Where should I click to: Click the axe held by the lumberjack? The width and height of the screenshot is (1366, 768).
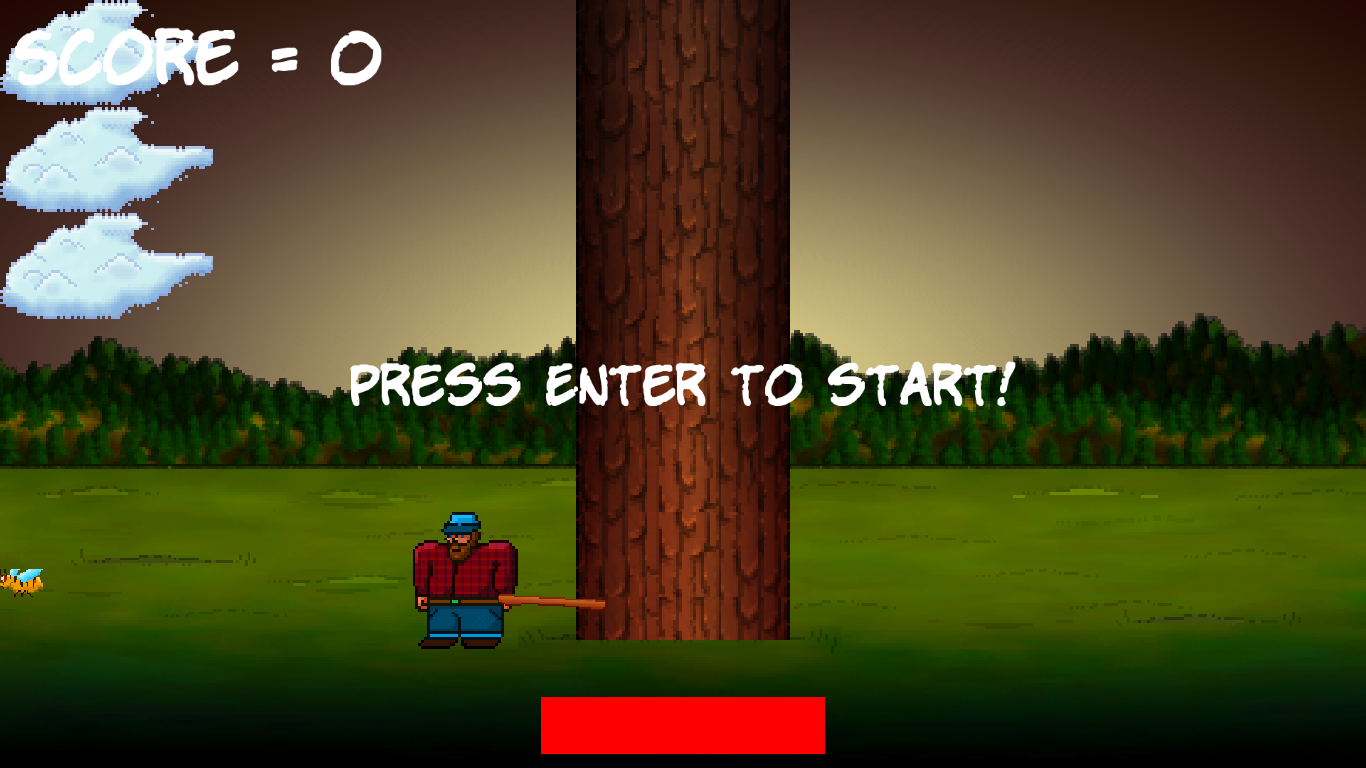[x=550, y=602]
